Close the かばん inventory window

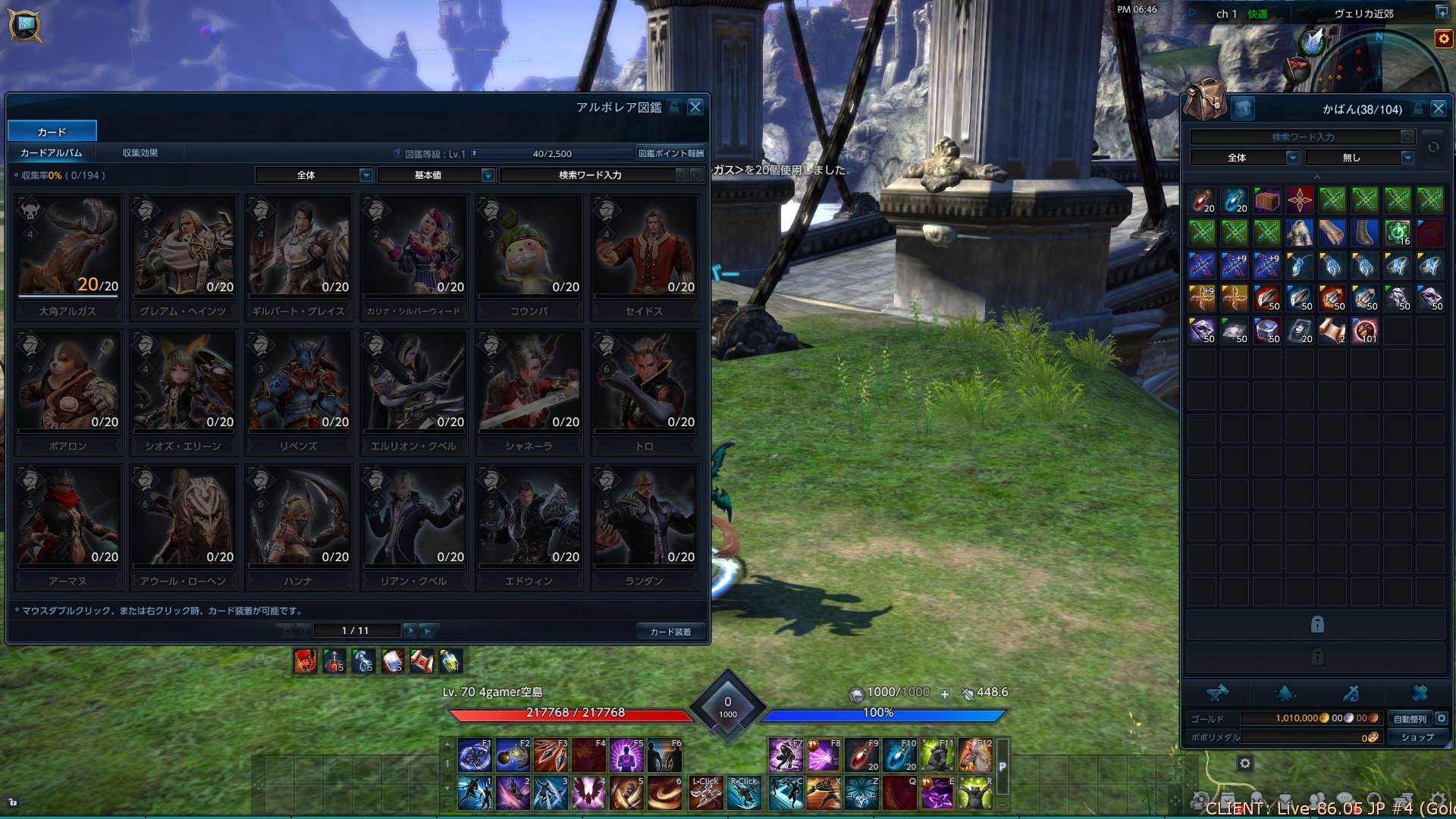[1438, 108]
